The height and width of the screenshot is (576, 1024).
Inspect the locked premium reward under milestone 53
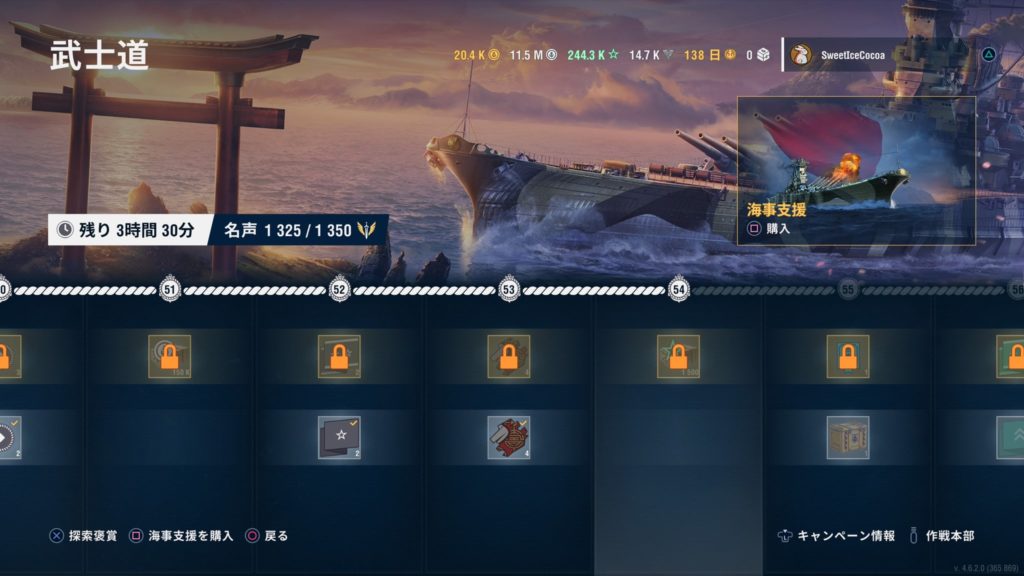point(508,356)
